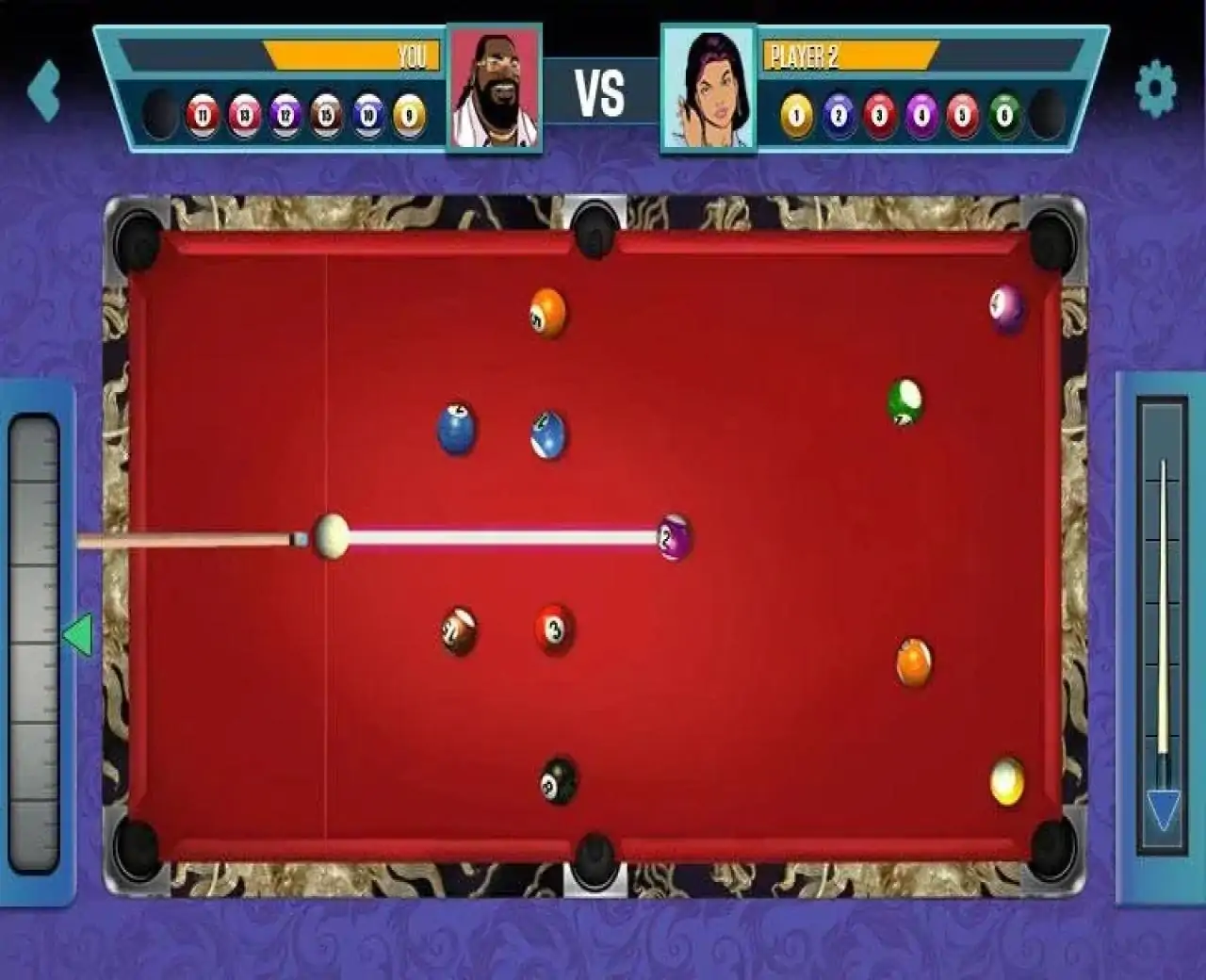This screenshot has height=980, width=1206.
Task: Click the PLAYER 2 progress bar
Action: click(x=853, y=54)
